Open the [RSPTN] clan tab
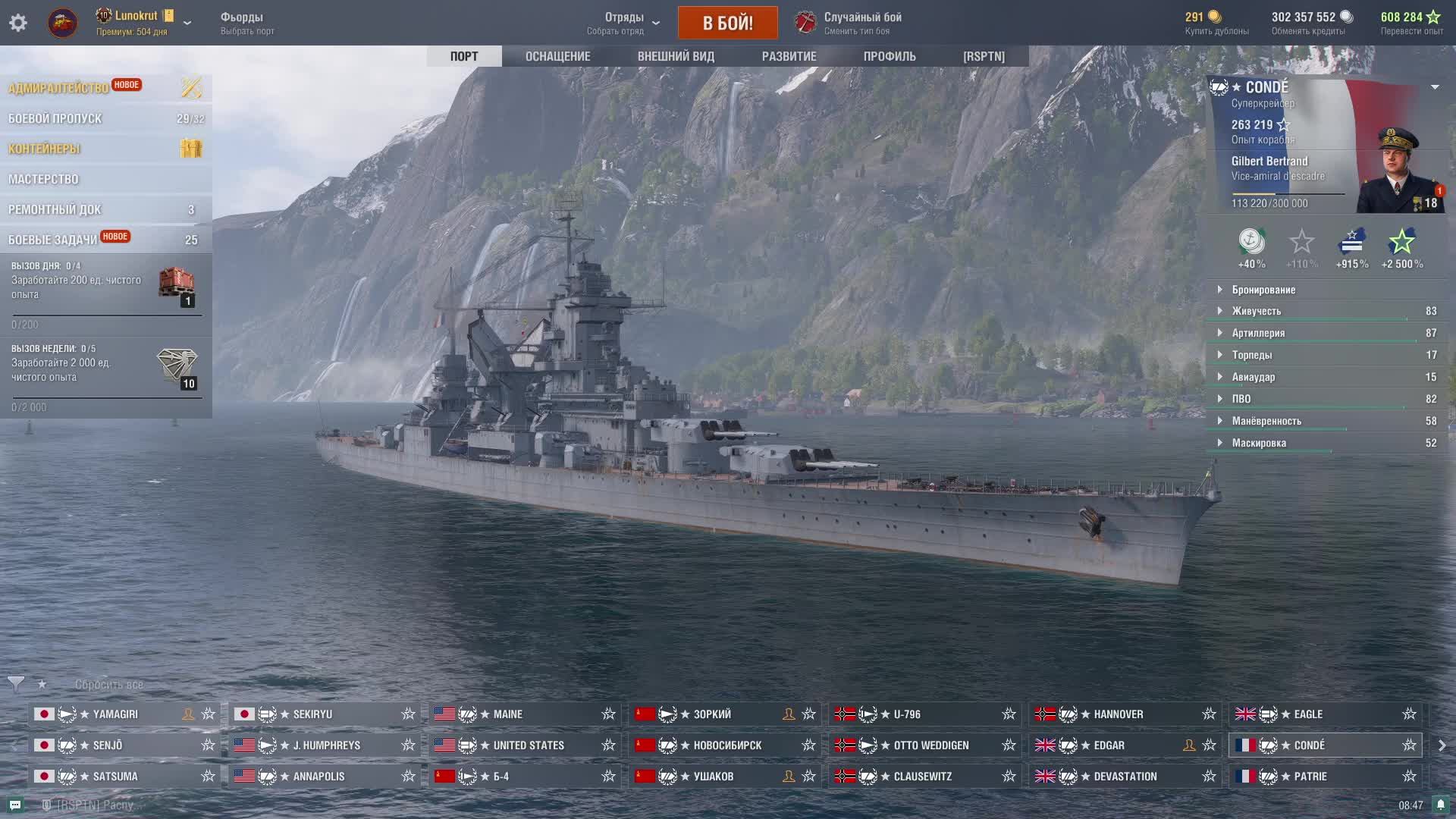This screenshot has height=819, width=1456. 984,56
